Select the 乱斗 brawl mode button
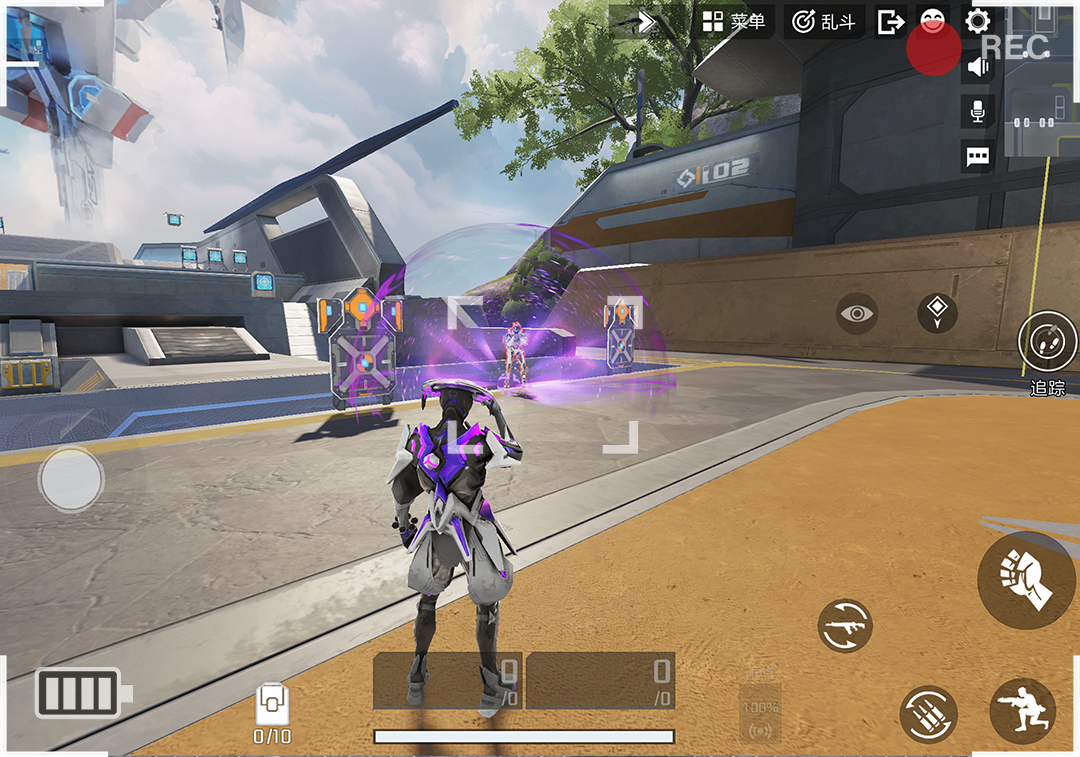Image resolution: width=1080 pixels, height=757 pixels. (x=824, y=22)
